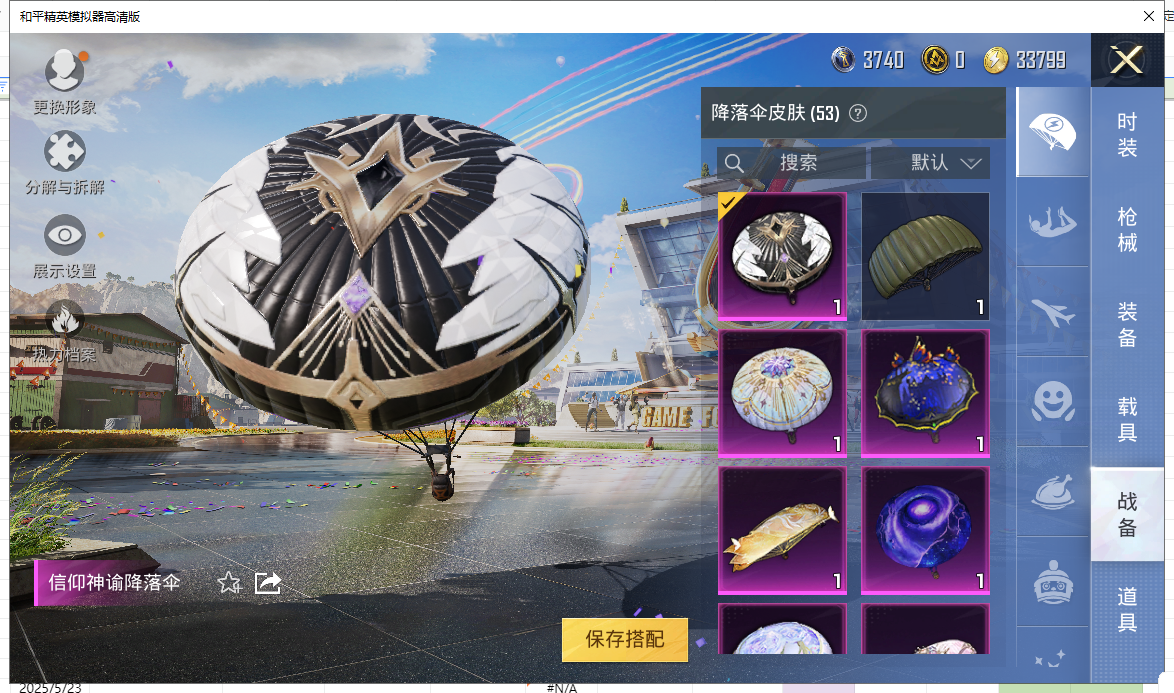The width and height of the screenshot is (1174, 693).
Task: Open help question mark beside 降落伞皮肤
Action: (857, 113)
